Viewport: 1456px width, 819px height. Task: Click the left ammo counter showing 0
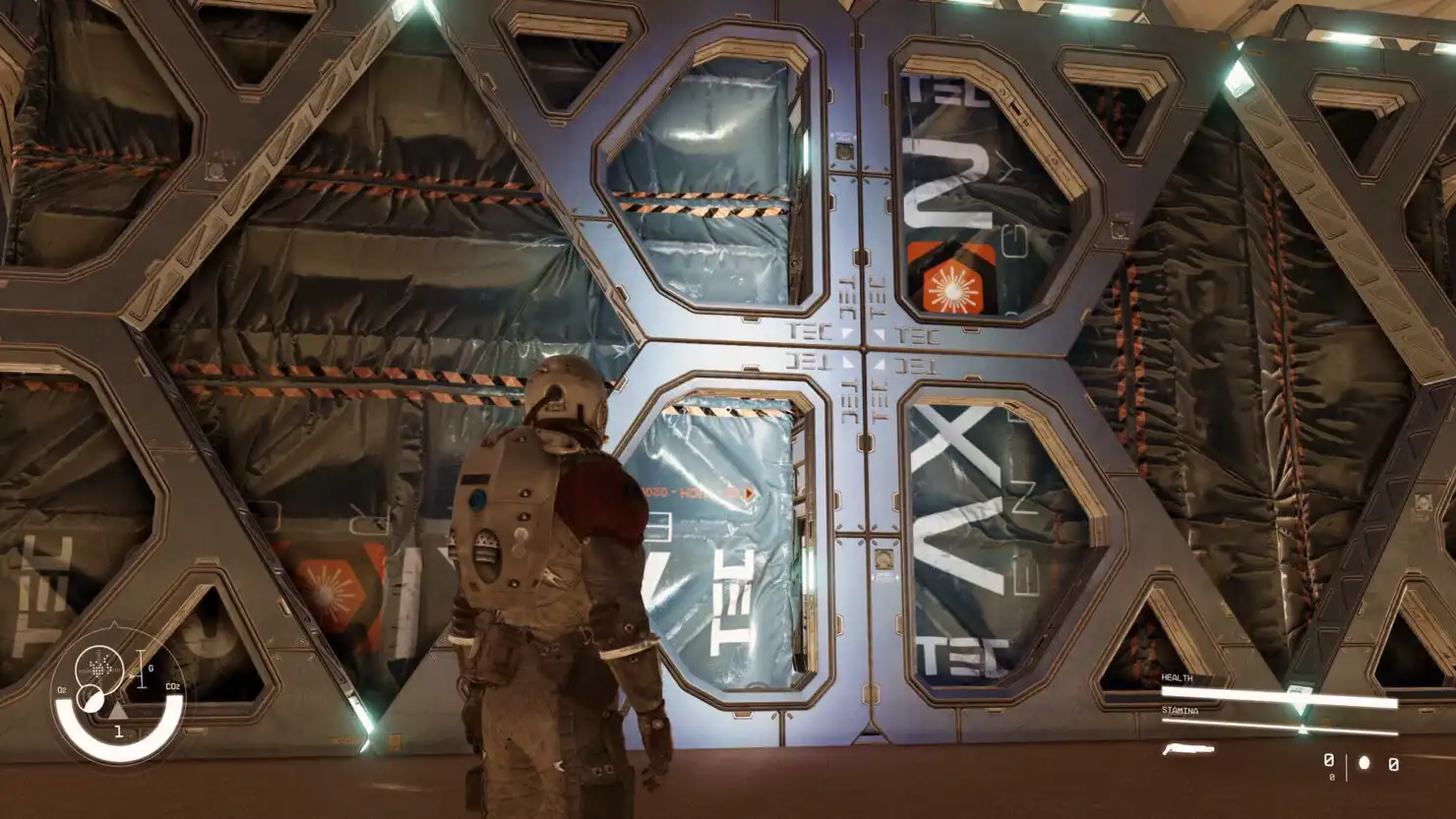pos(1328,761)
